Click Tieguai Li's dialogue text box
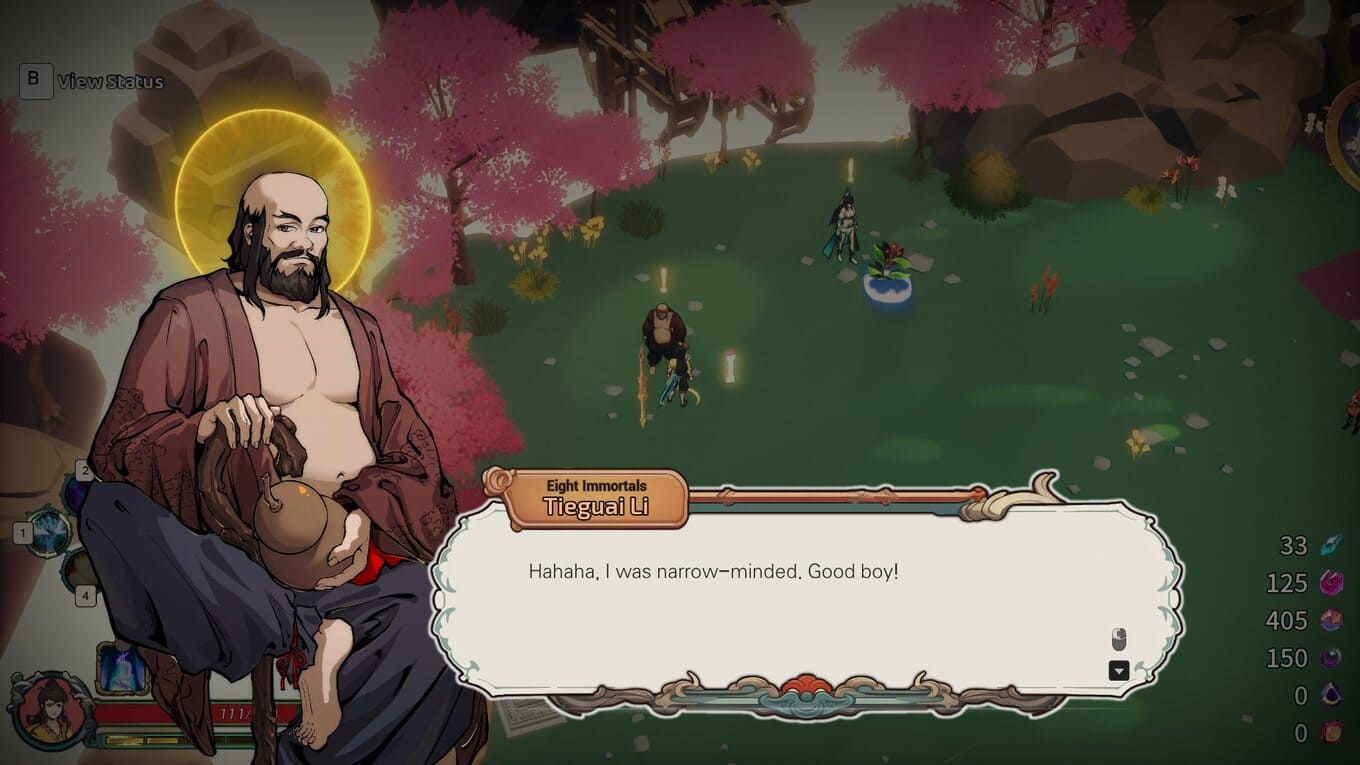 tap(800, 598)
